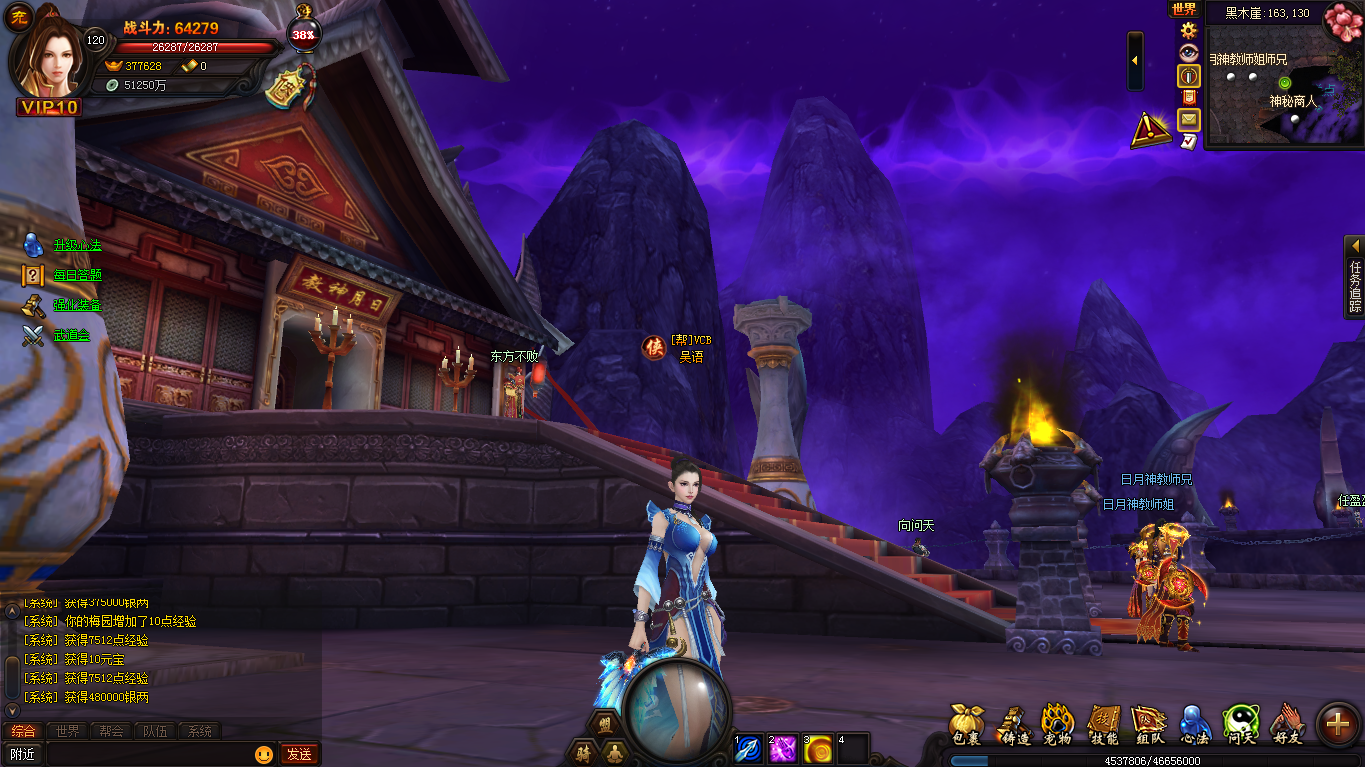Open the 铸造 forging menu

[x=1016, y=724]
